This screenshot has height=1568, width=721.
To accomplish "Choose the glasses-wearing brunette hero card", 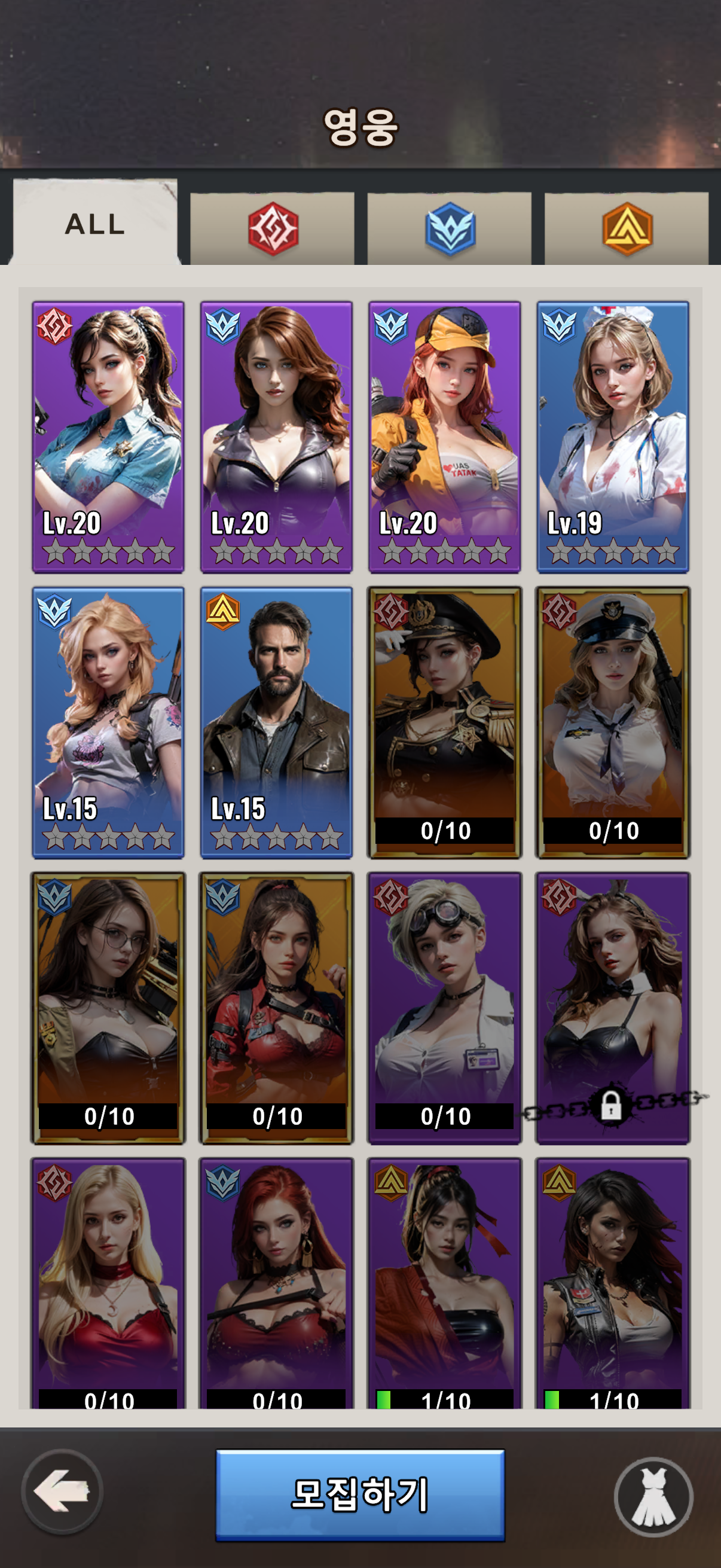I will 108,1008.
